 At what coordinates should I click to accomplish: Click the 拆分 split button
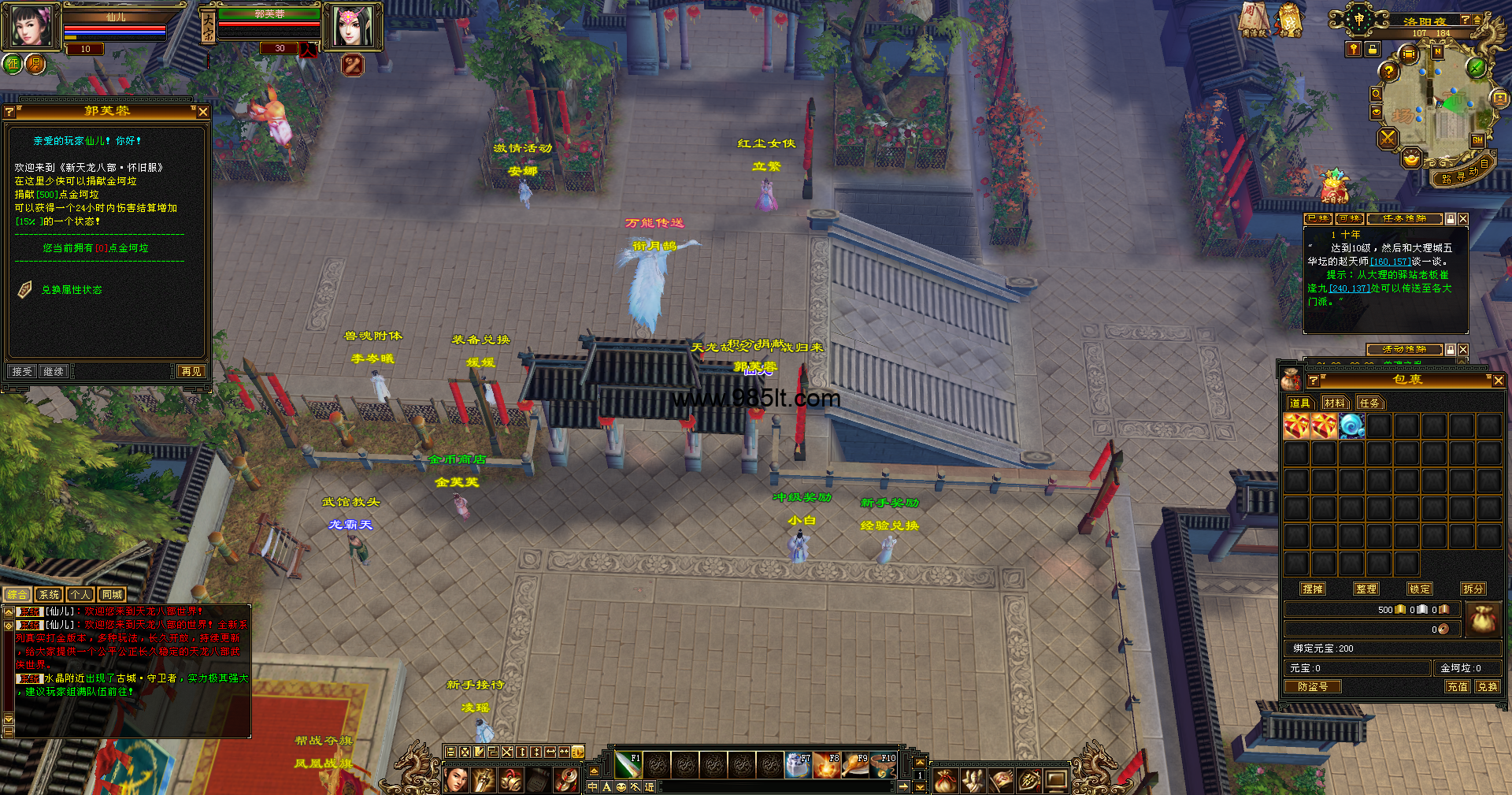click(x=1473, y=589)
